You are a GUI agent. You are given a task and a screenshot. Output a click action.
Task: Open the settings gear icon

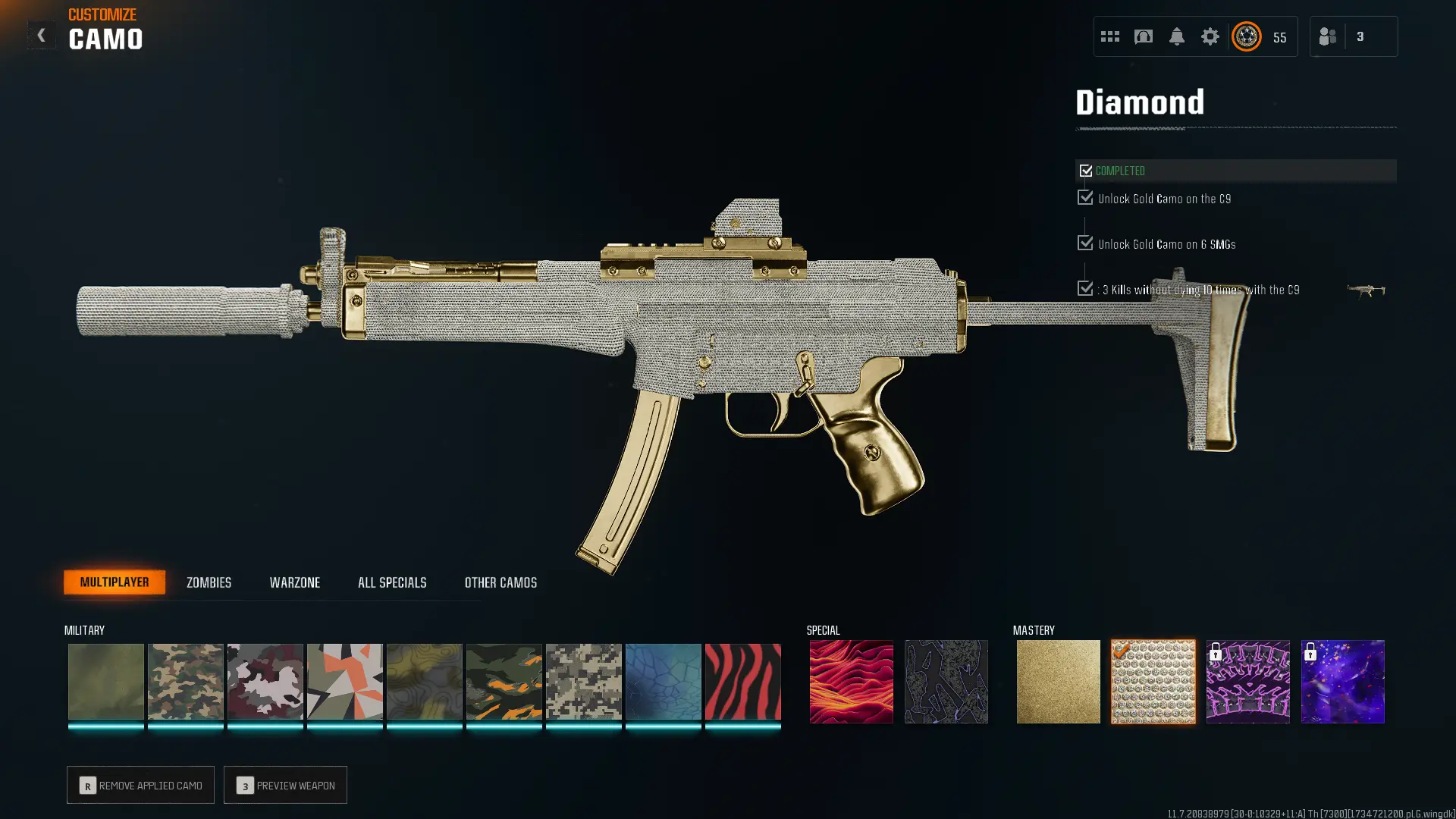1210,36
